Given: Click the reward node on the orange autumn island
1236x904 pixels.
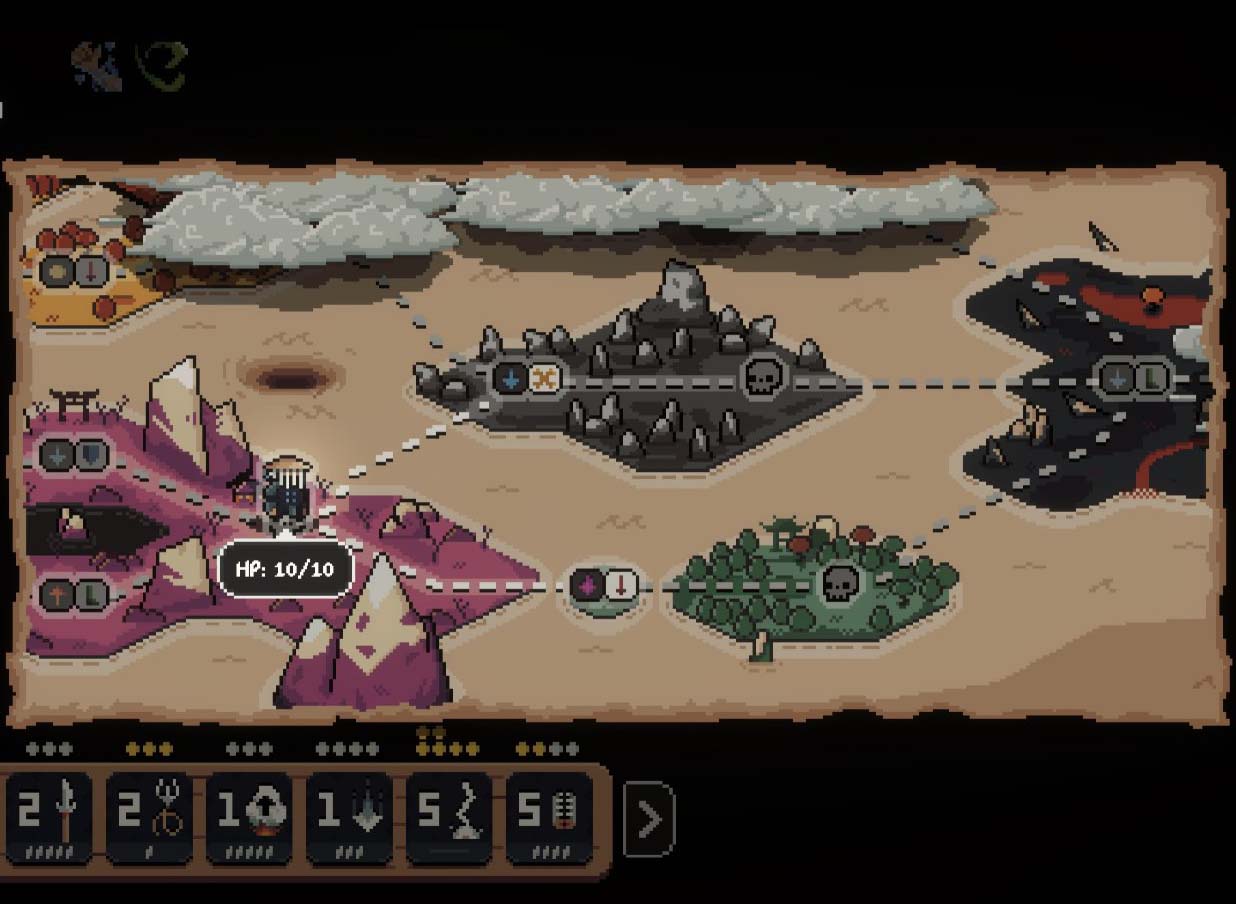Looking at the screenshot, I should point(73,272).
